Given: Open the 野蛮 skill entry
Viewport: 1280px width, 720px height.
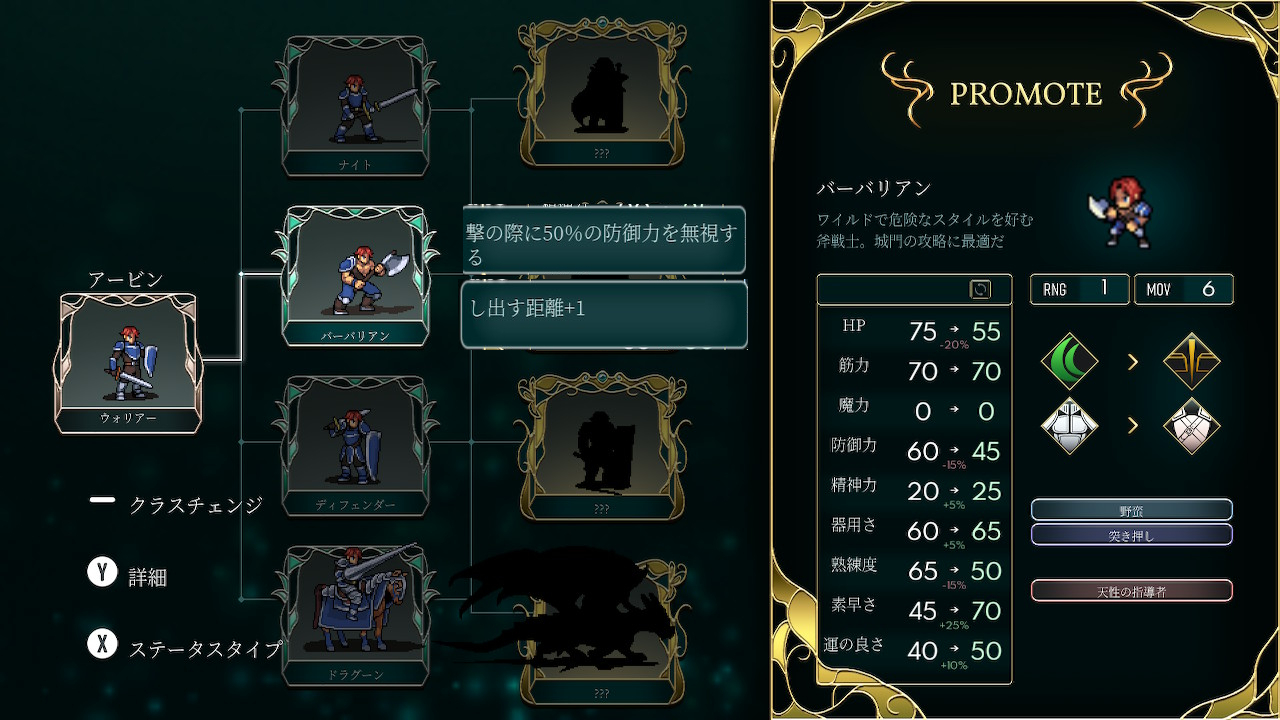Looking at the screenshot, I should click(x=1131, y=510).
